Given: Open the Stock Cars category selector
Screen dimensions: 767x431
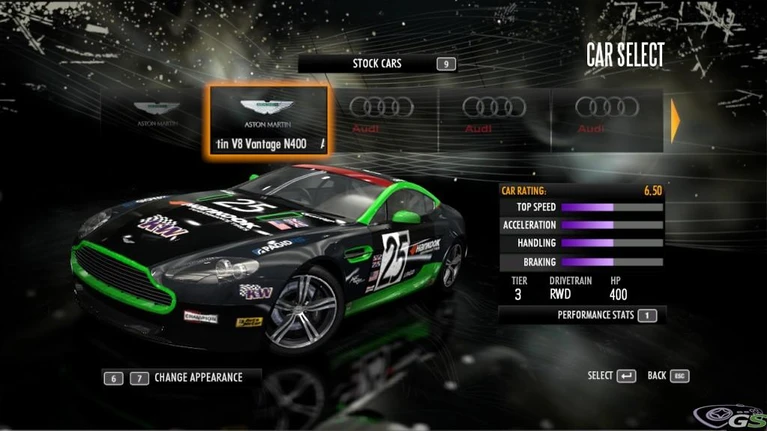Looking at the screenshot, I should pyautogui.click(x=378, y=64).
